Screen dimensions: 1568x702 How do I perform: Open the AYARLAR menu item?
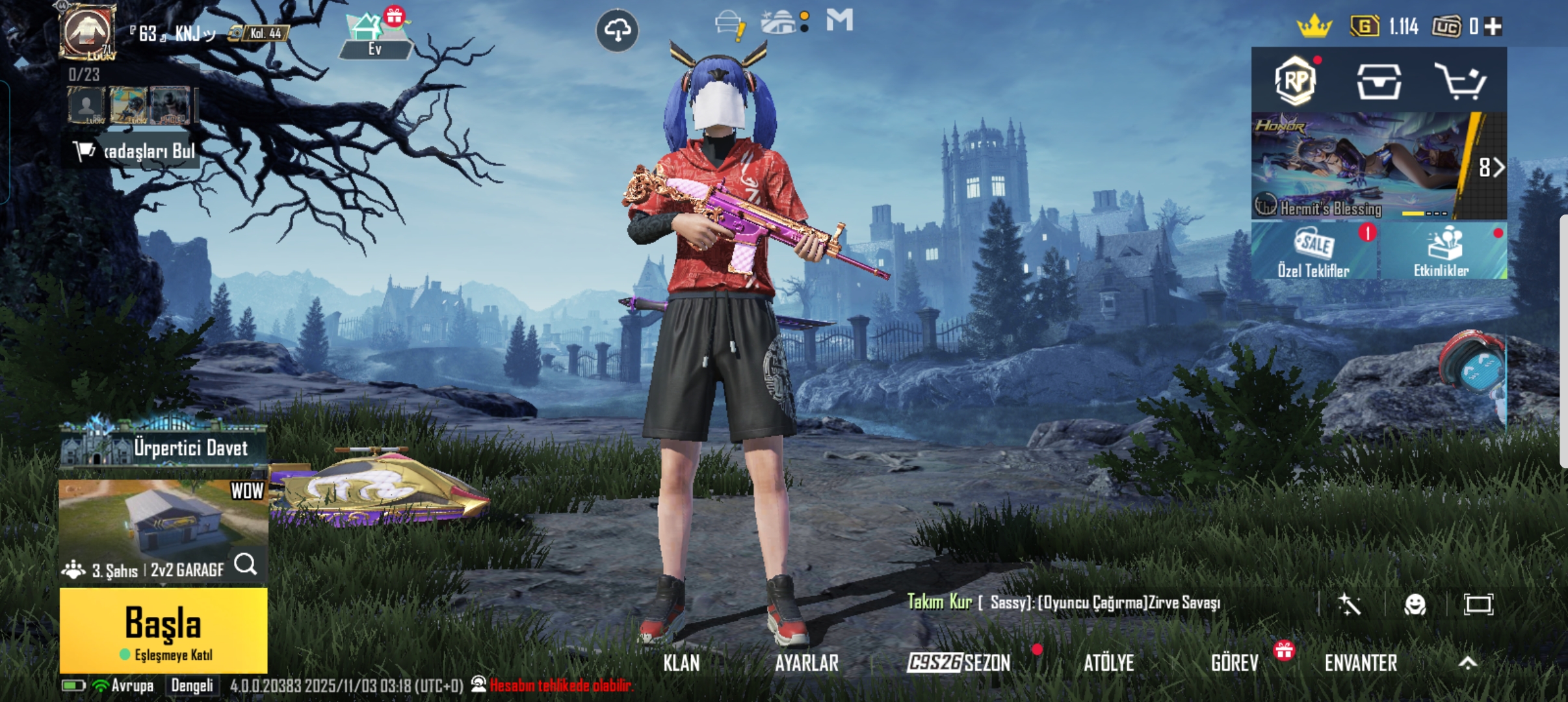point(806,662)
